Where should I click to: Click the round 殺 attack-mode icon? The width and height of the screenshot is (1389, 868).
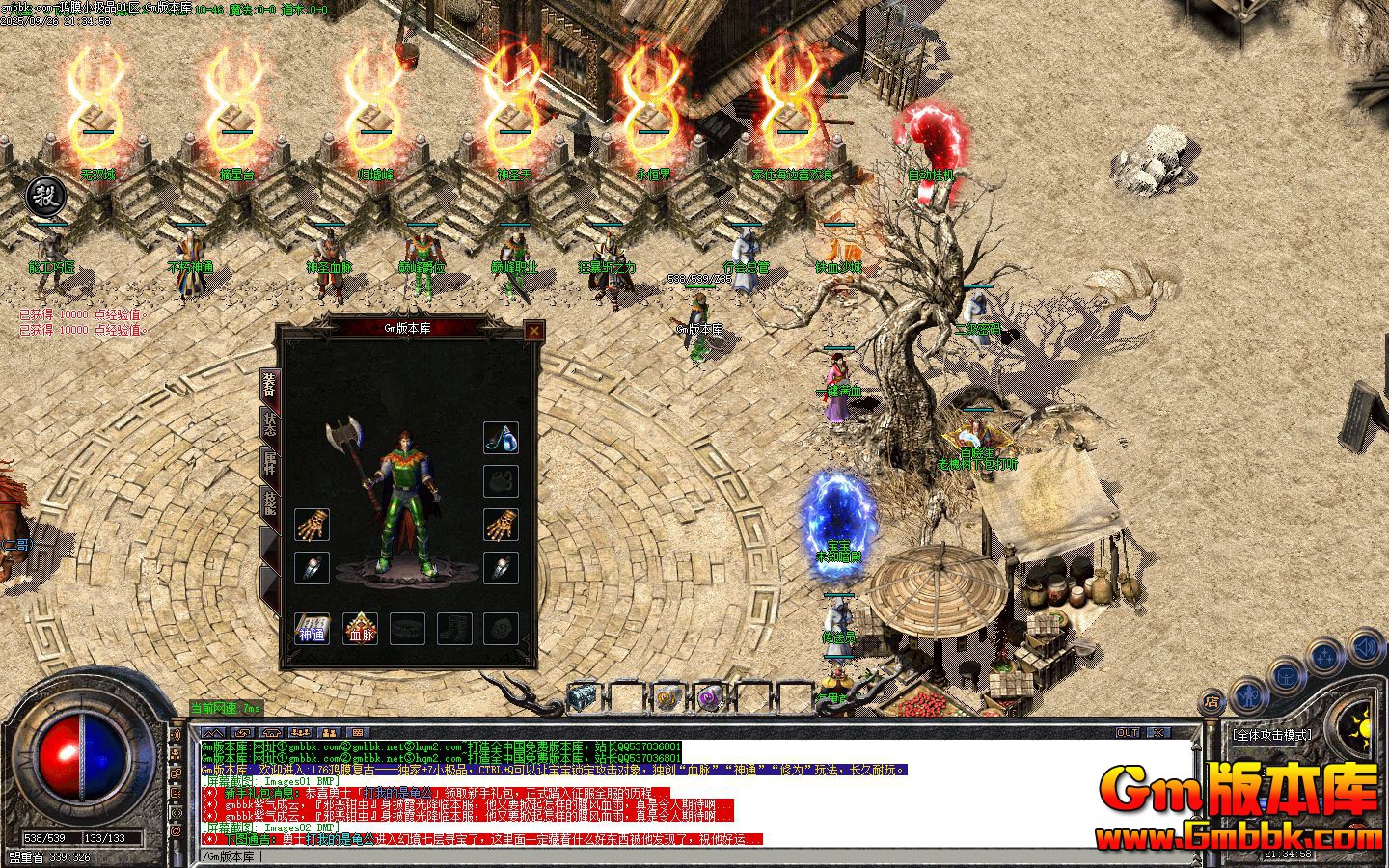point(45,197)
